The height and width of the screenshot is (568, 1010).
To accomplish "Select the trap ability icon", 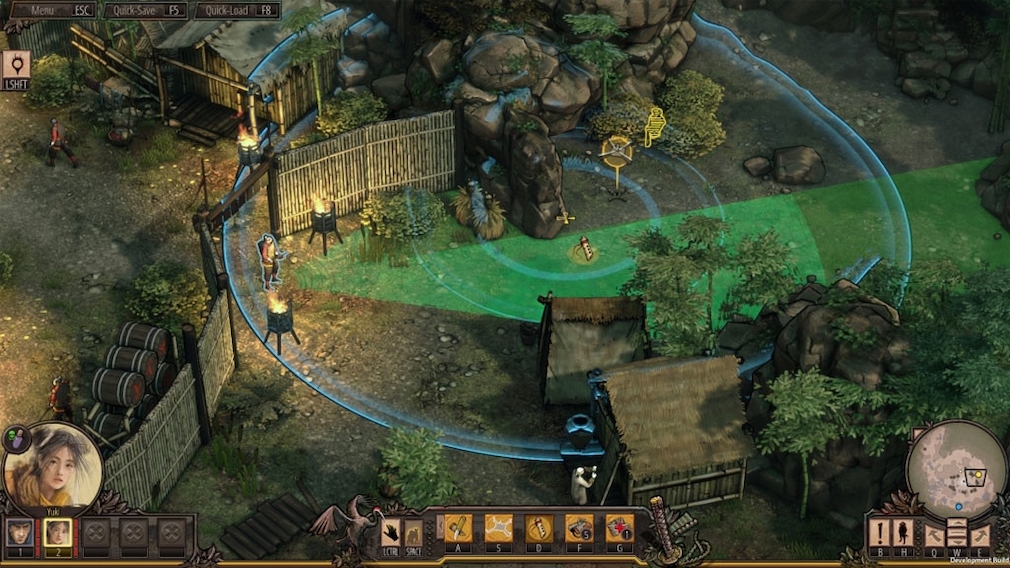I will [x=498, y=527].
